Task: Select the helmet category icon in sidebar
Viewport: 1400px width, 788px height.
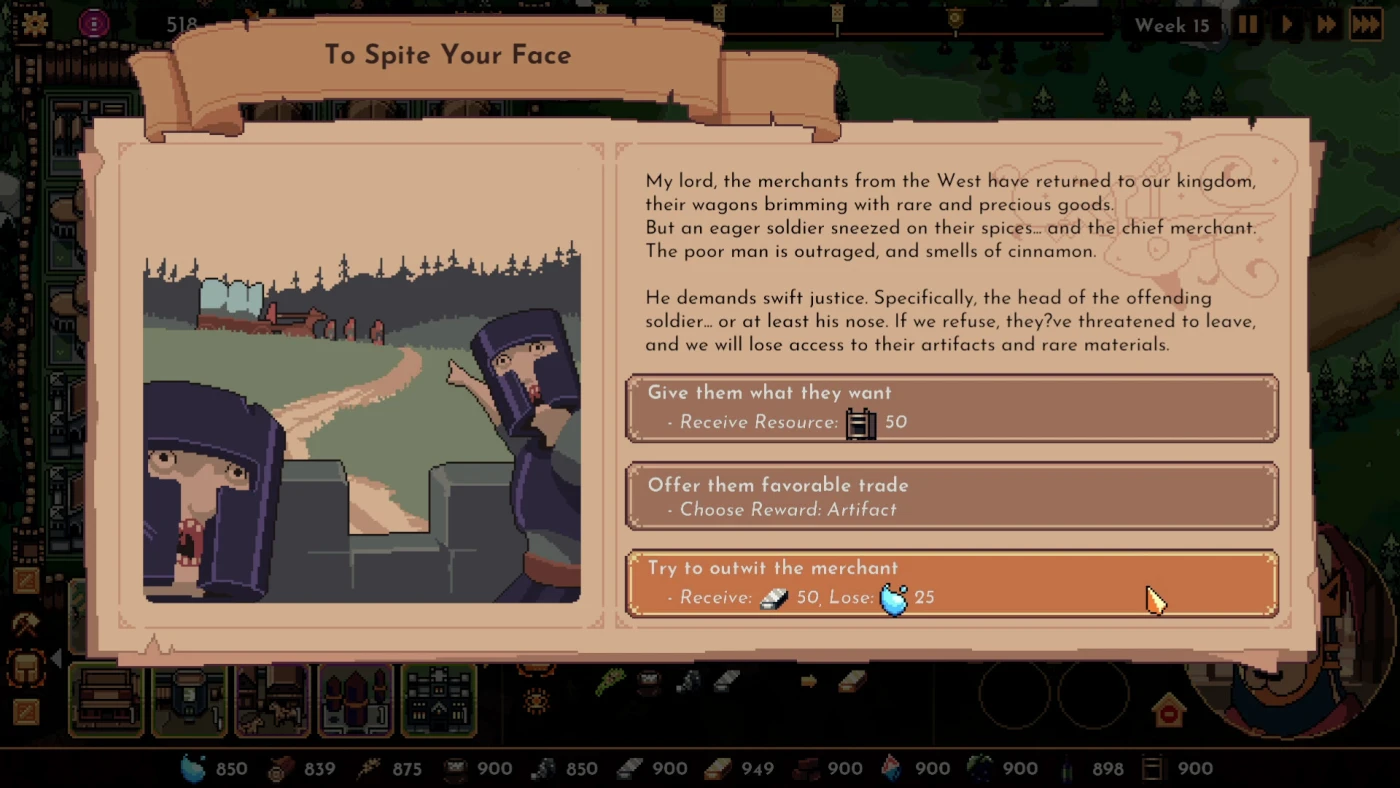Action: click(x=26, y=668)
